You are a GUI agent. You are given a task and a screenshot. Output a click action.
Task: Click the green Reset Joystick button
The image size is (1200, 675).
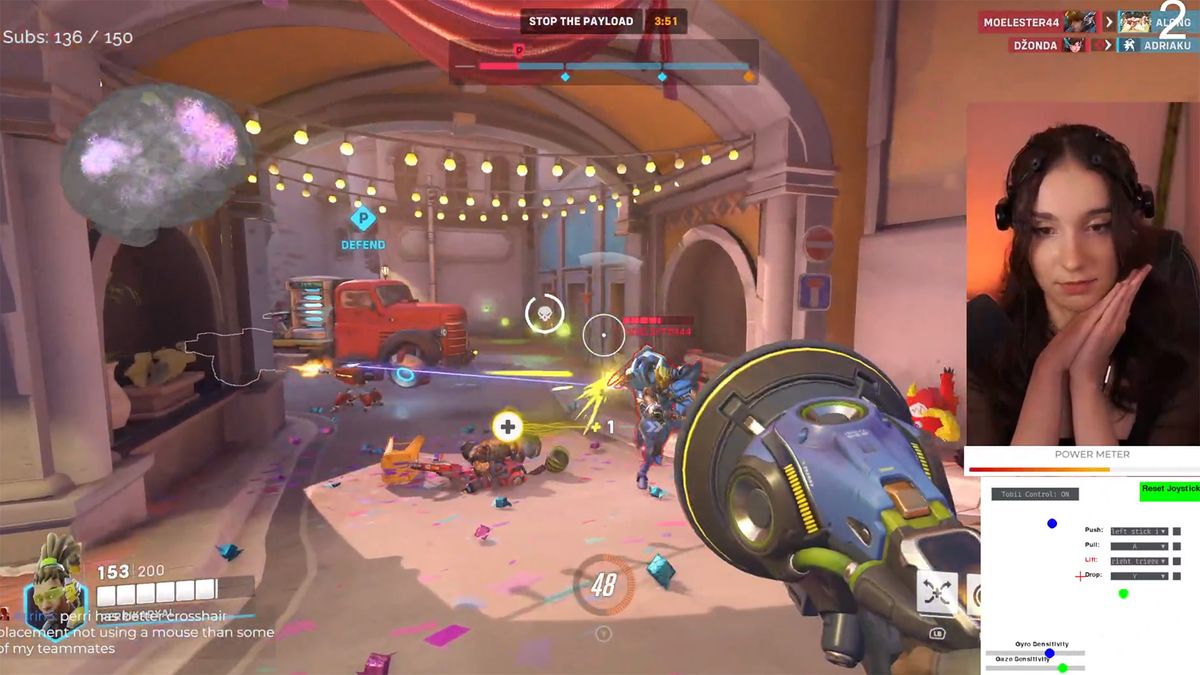pyautogui.click(x=1169, y=489)
